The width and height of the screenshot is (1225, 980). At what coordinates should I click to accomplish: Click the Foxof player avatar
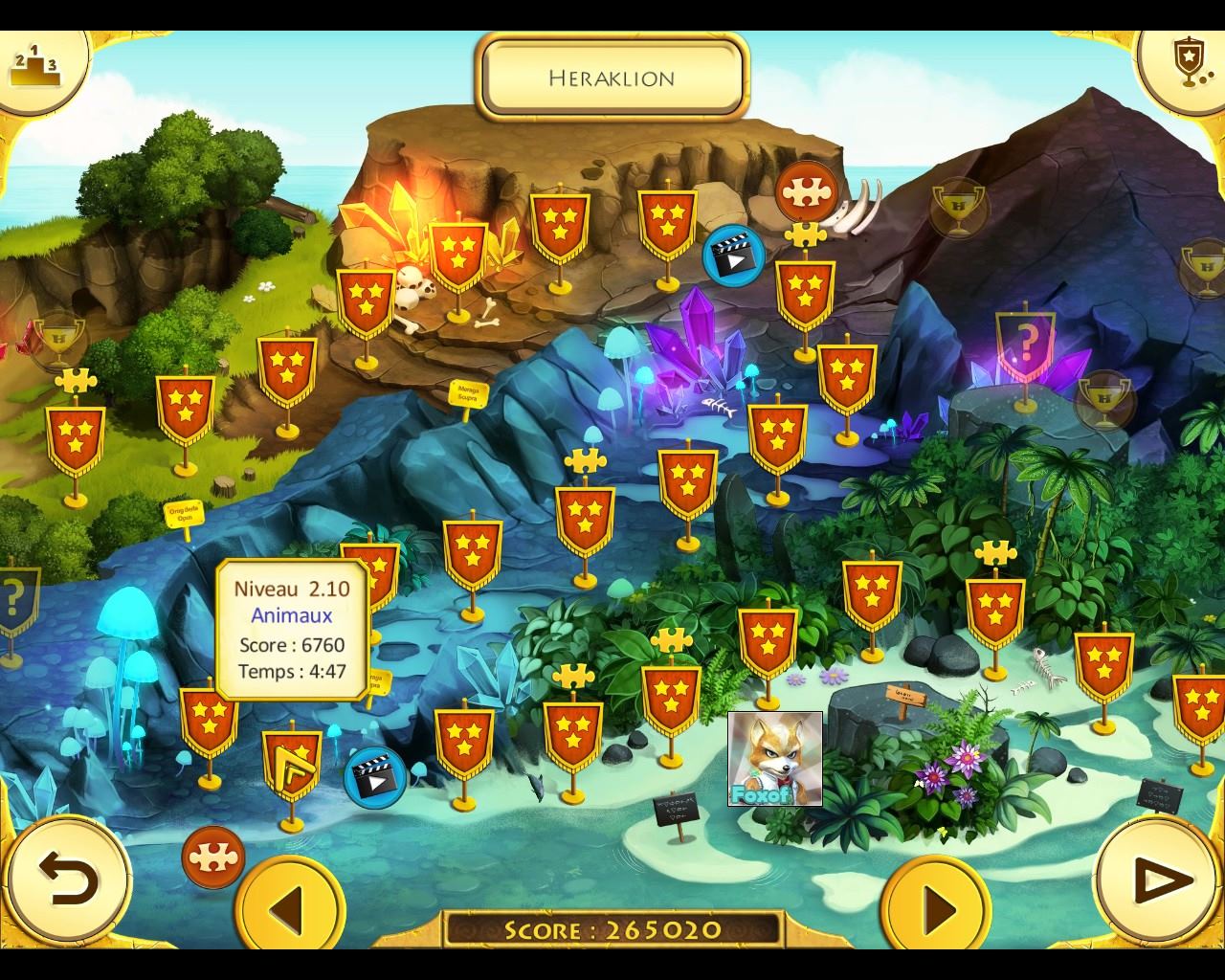[x=774, y=758]
